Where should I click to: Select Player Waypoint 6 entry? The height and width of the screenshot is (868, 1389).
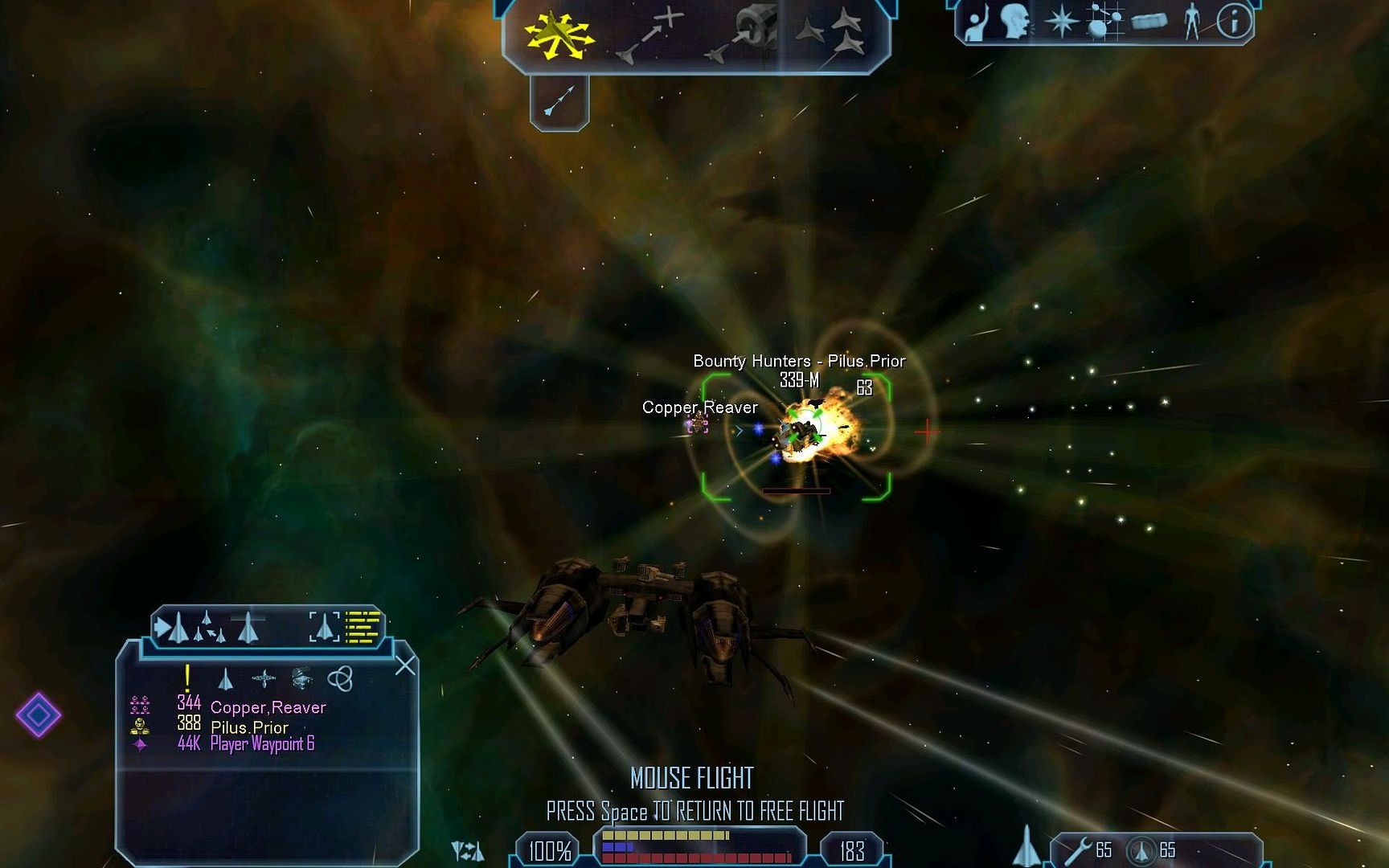262,744
